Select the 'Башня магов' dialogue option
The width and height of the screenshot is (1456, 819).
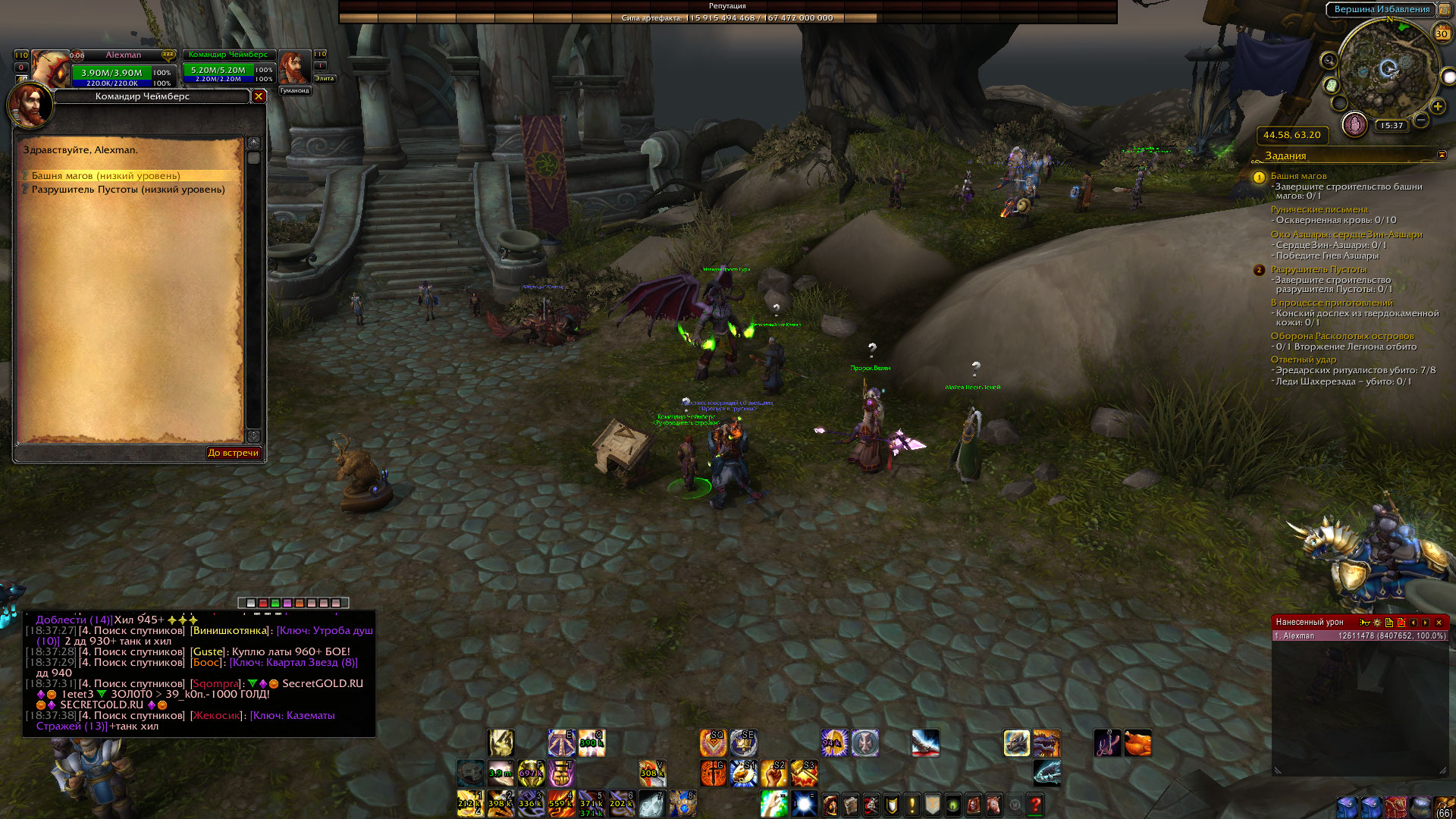click(x=105, y=176)
